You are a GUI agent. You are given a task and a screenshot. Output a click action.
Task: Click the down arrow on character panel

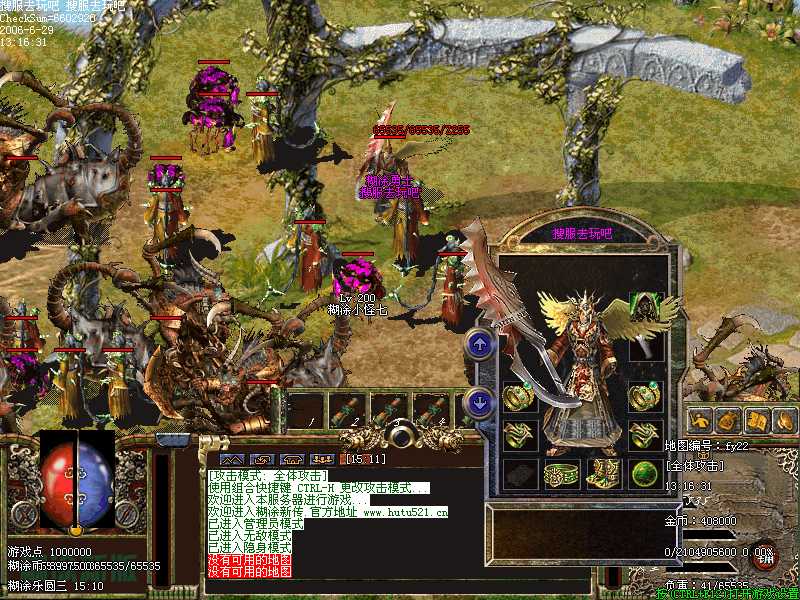pos(480,403)
